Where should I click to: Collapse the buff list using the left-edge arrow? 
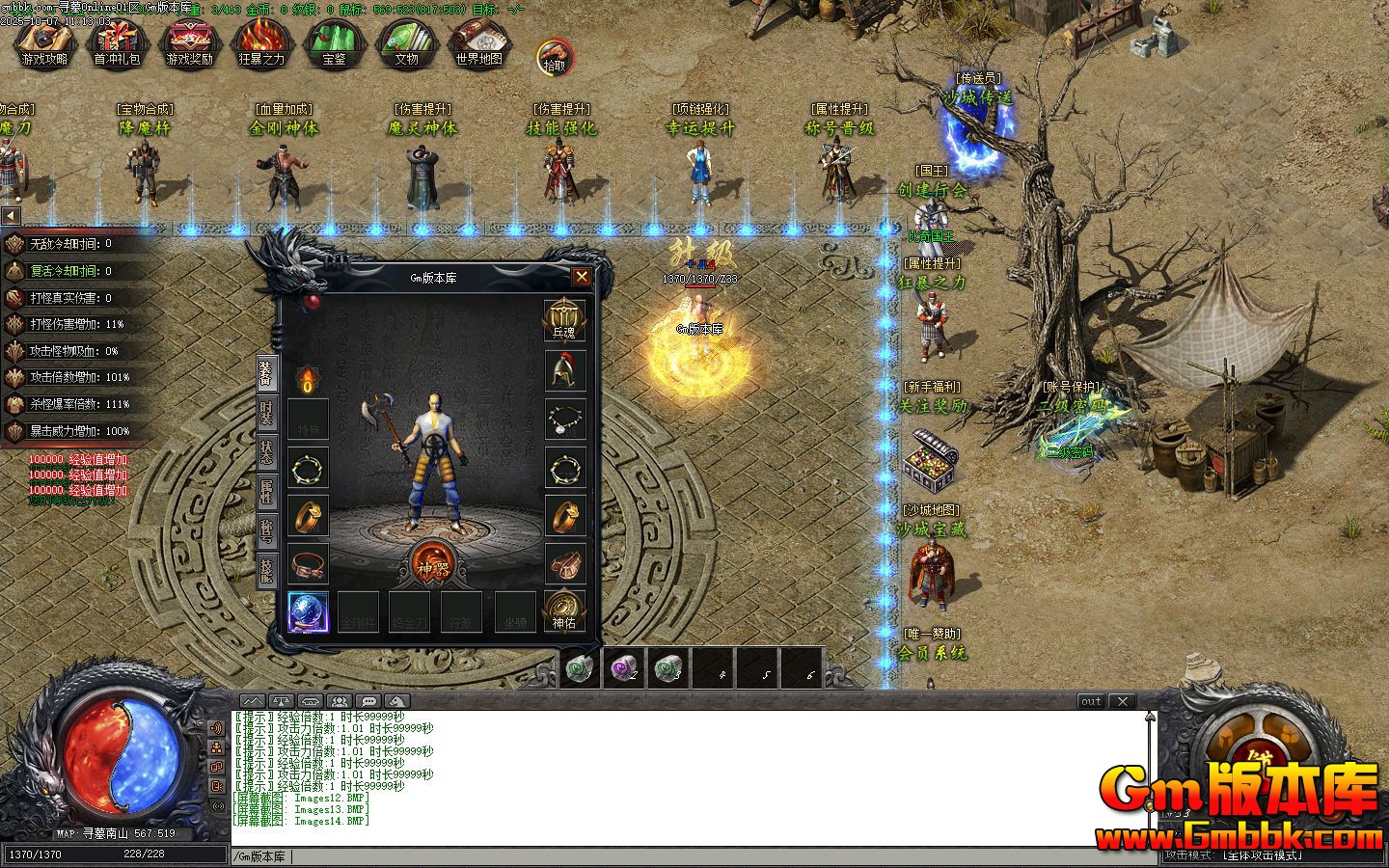pos(10,217)
